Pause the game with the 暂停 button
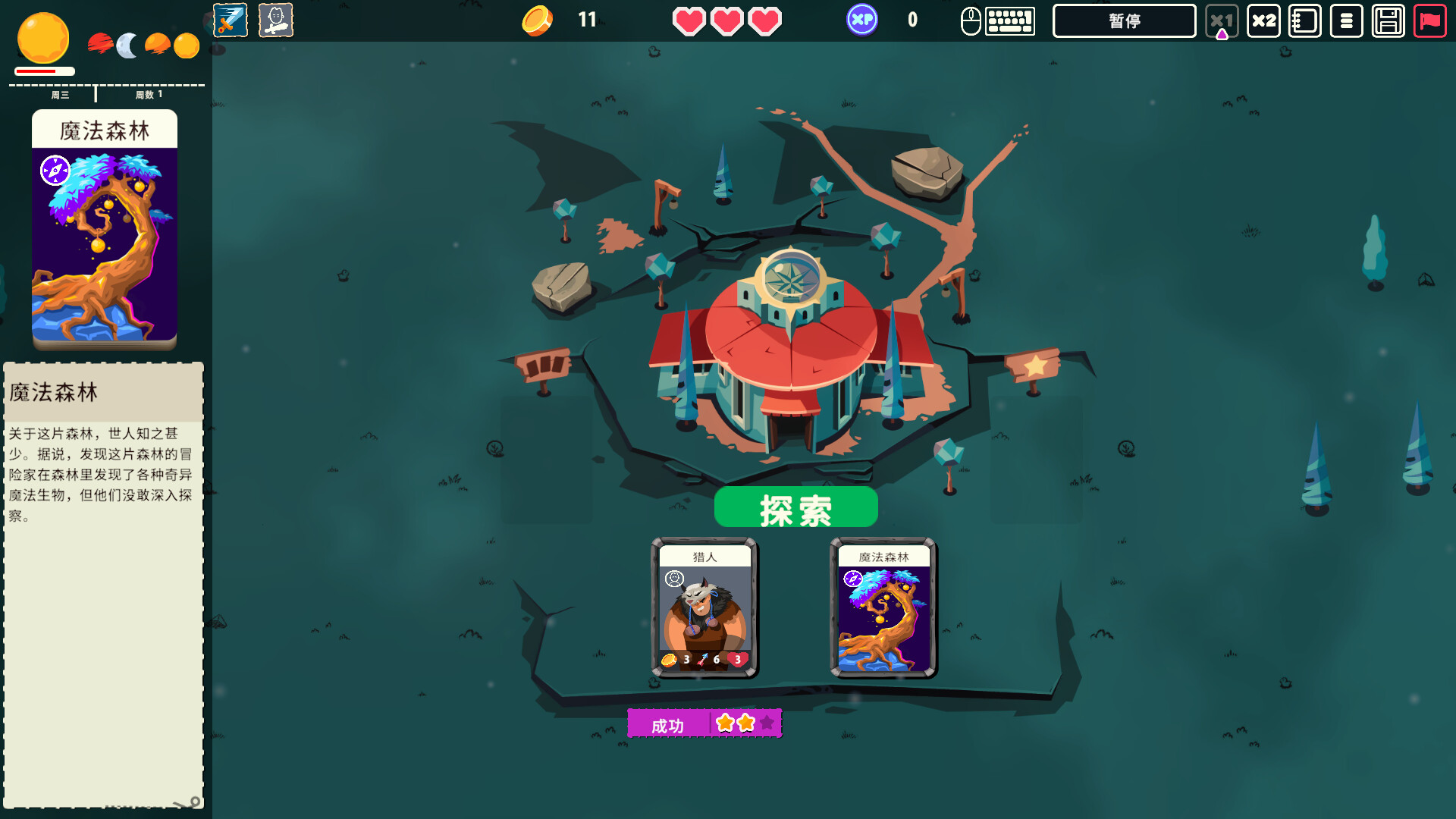The image size is (1456, 819). [1124, 21]
